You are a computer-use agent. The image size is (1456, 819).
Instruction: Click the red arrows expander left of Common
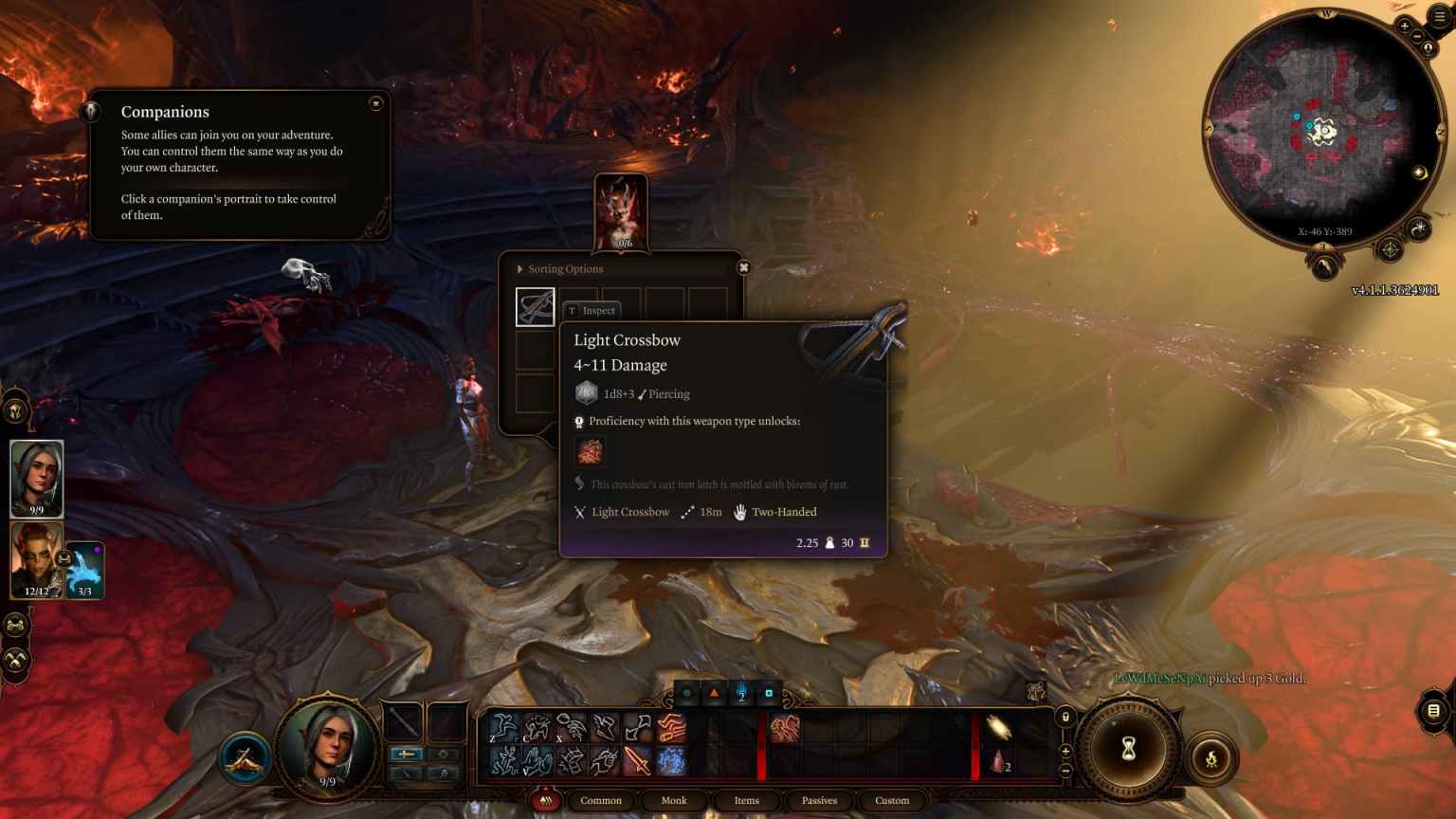coord(546,801)
